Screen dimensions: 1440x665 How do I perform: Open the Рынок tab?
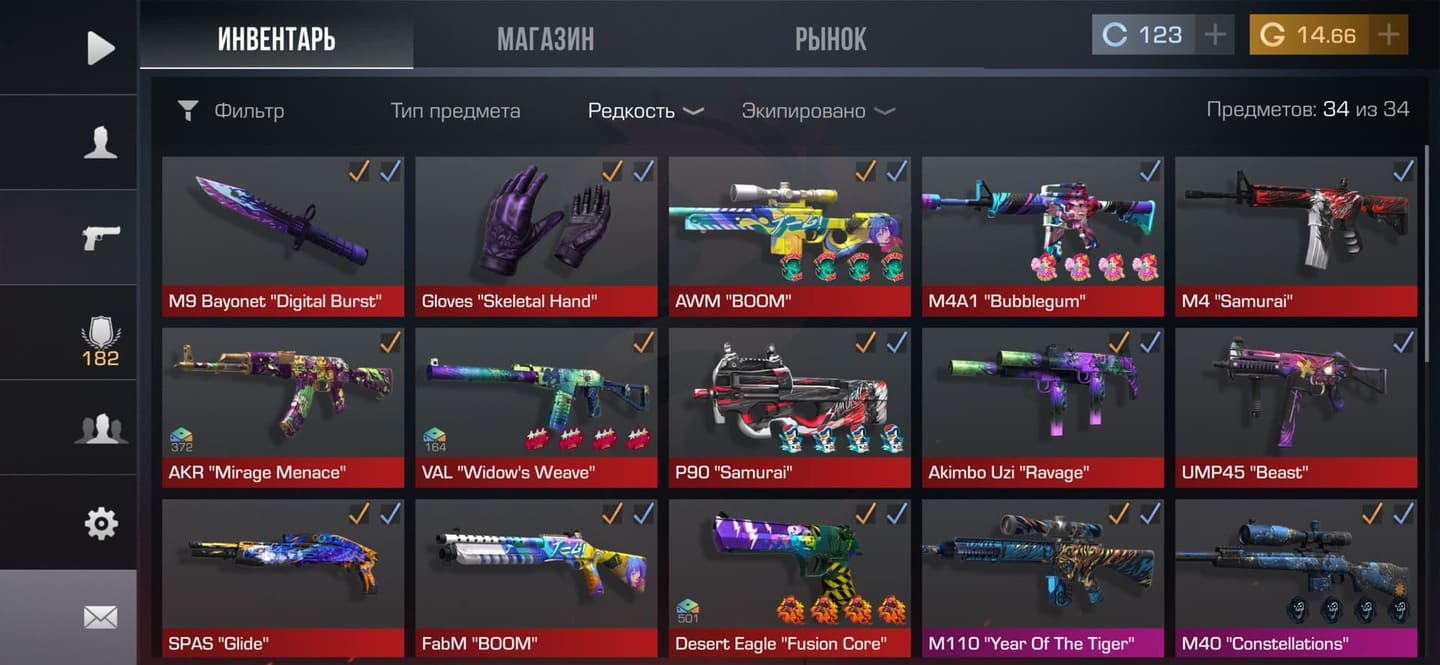[x=830, y=39]
